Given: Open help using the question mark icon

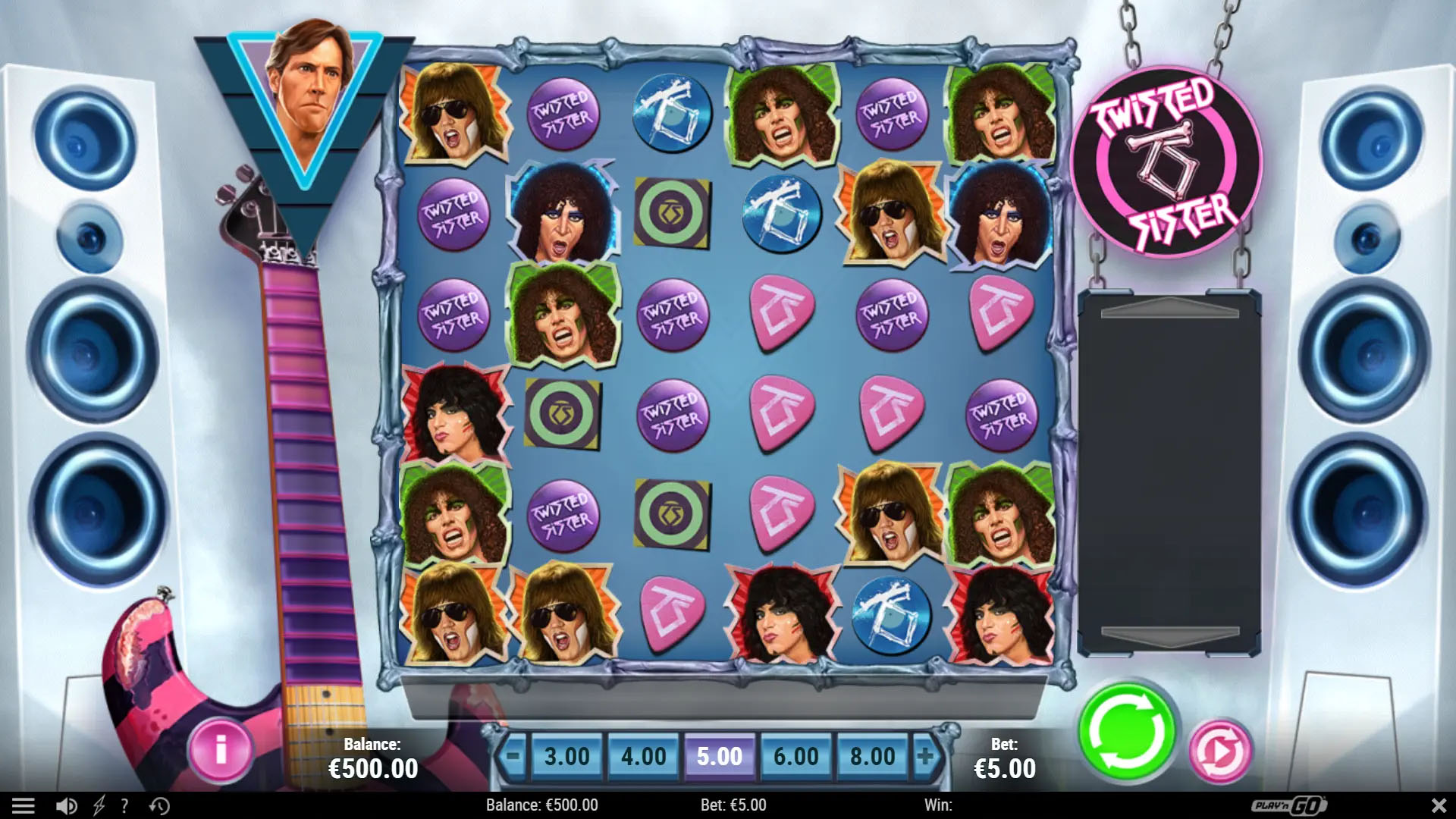Looking at the screenshot, I should tap(124, 805).
